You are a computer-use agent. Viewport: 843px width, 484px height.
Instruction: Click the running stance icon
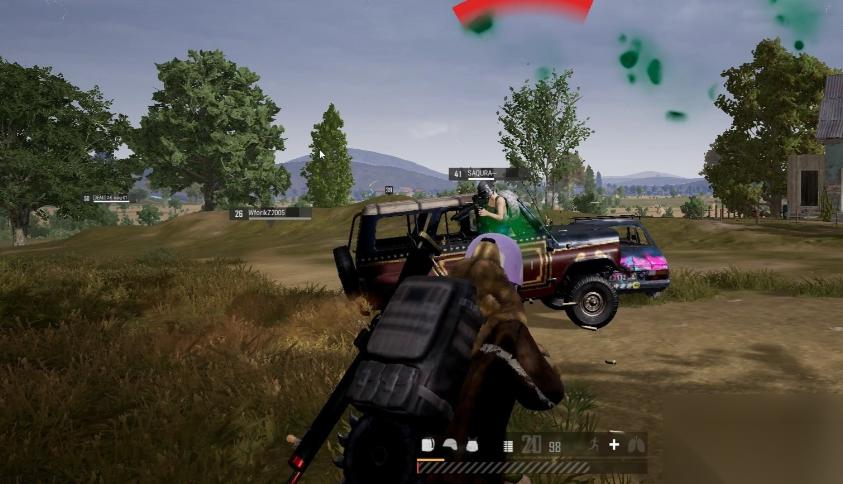[594, 445]
